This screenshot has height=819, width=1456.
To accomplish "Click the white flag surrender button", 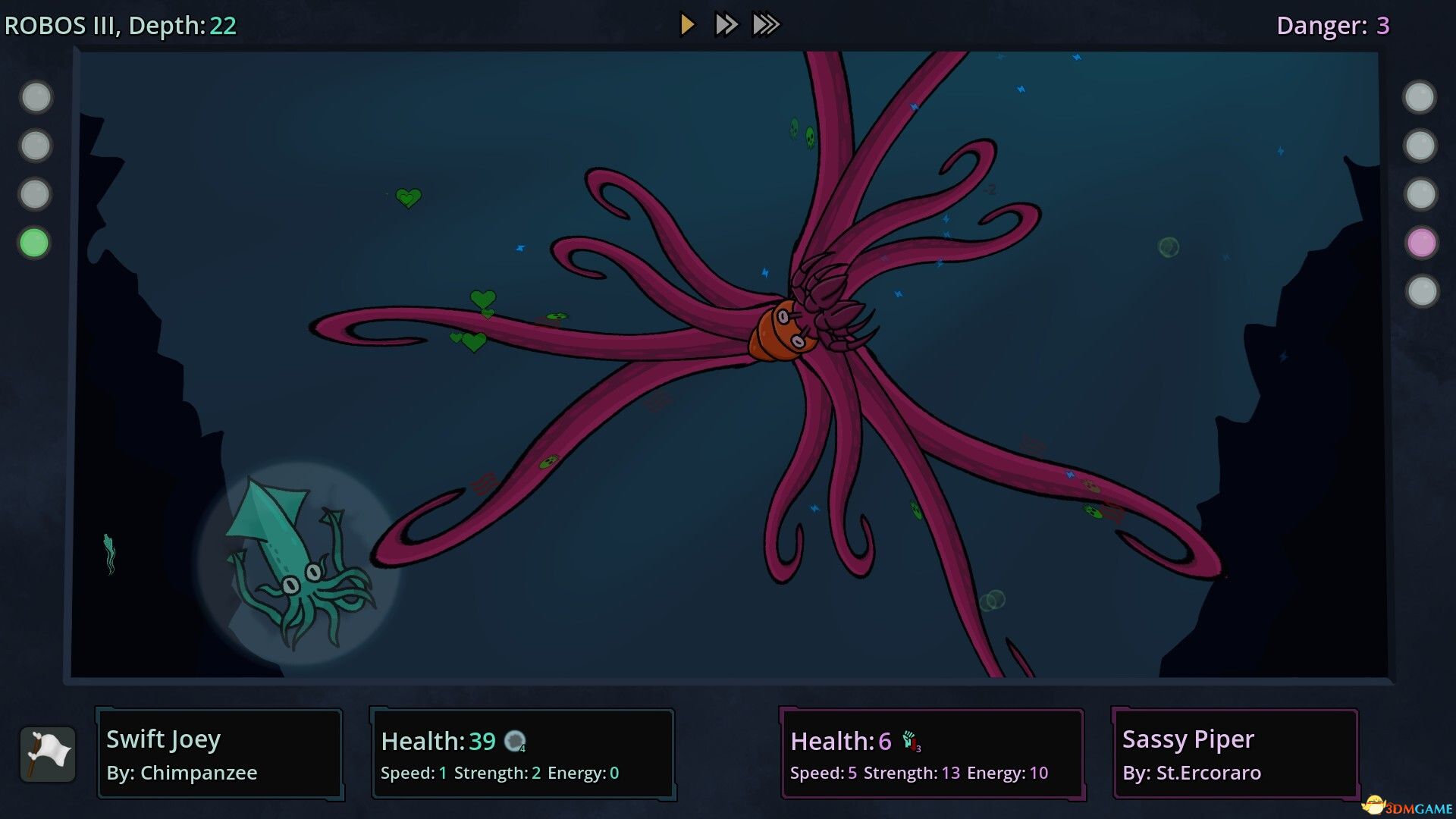I will [x=48, y=754].
